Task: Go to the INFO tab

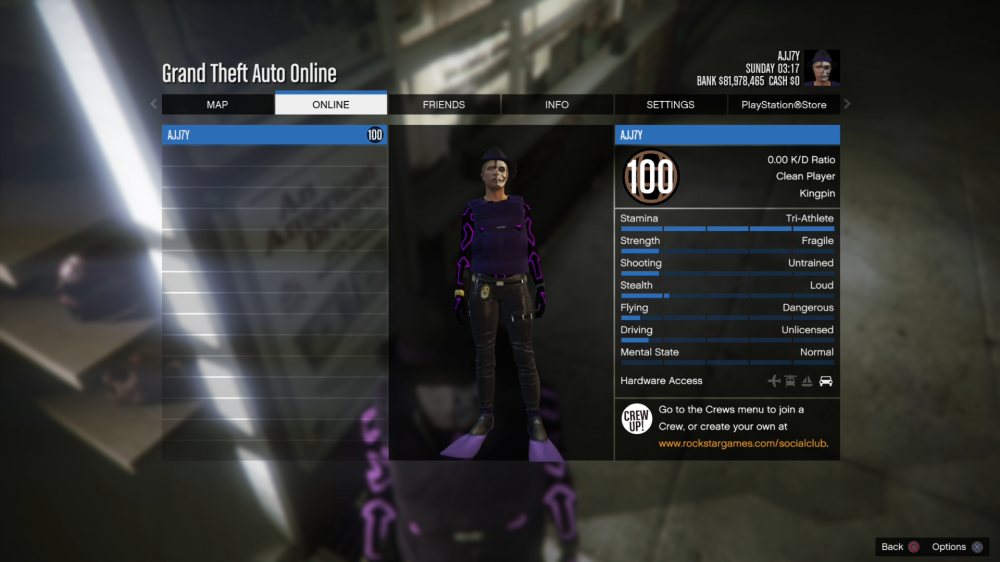Action: coord(557,105)
